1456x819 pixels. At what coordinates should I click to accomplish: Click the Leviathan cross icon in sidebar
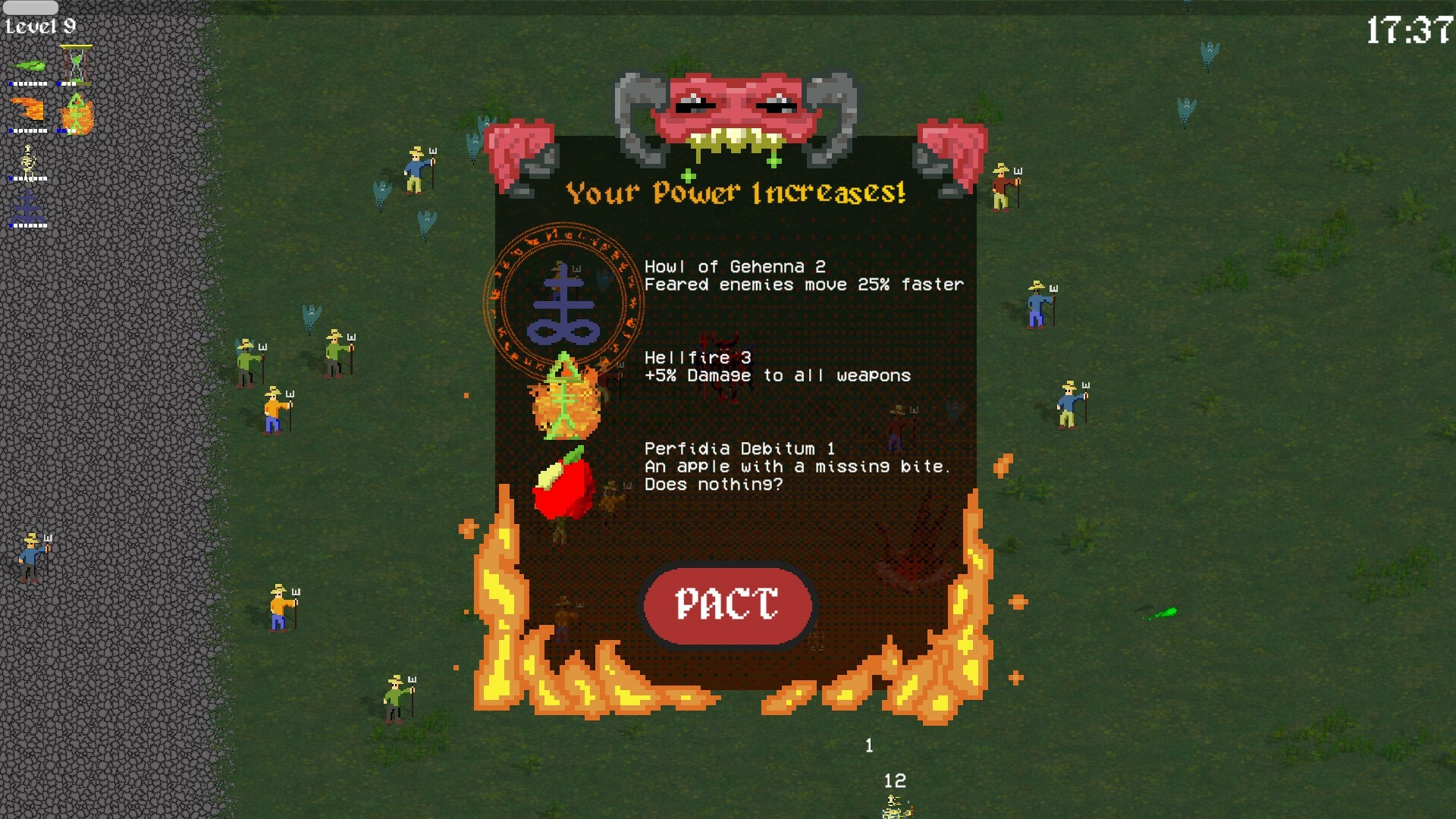click(x=28, y=205)
